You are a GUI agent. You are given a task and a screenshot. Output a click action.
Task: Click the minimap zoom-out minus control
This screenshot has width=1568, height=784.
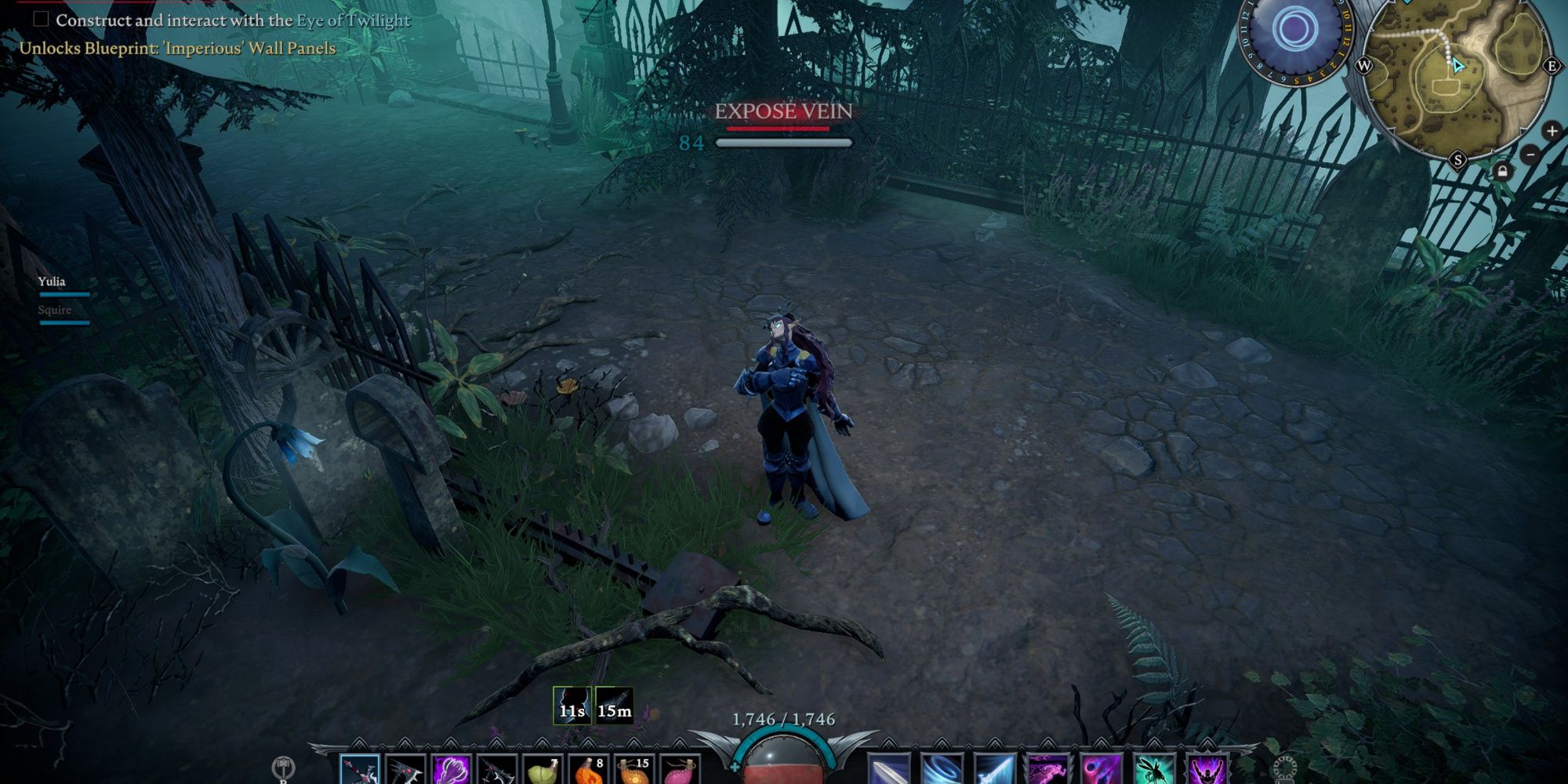point(1530,154)
